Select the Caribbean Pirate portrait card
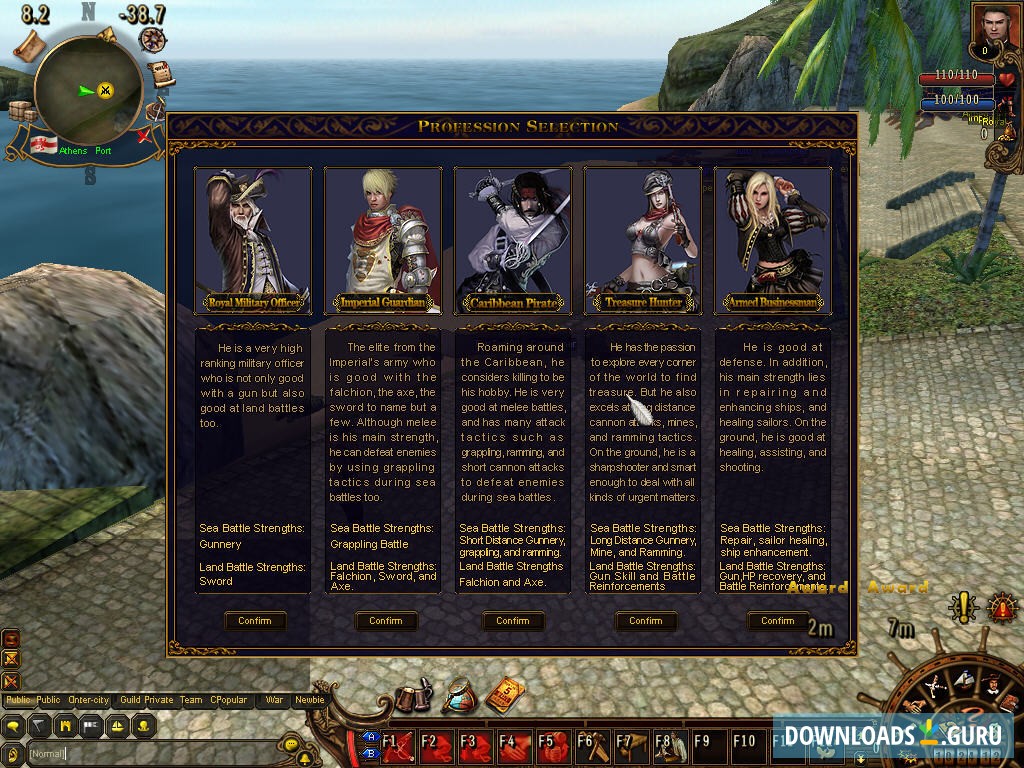The image size is (1024, 768). (x=513, y=238)
